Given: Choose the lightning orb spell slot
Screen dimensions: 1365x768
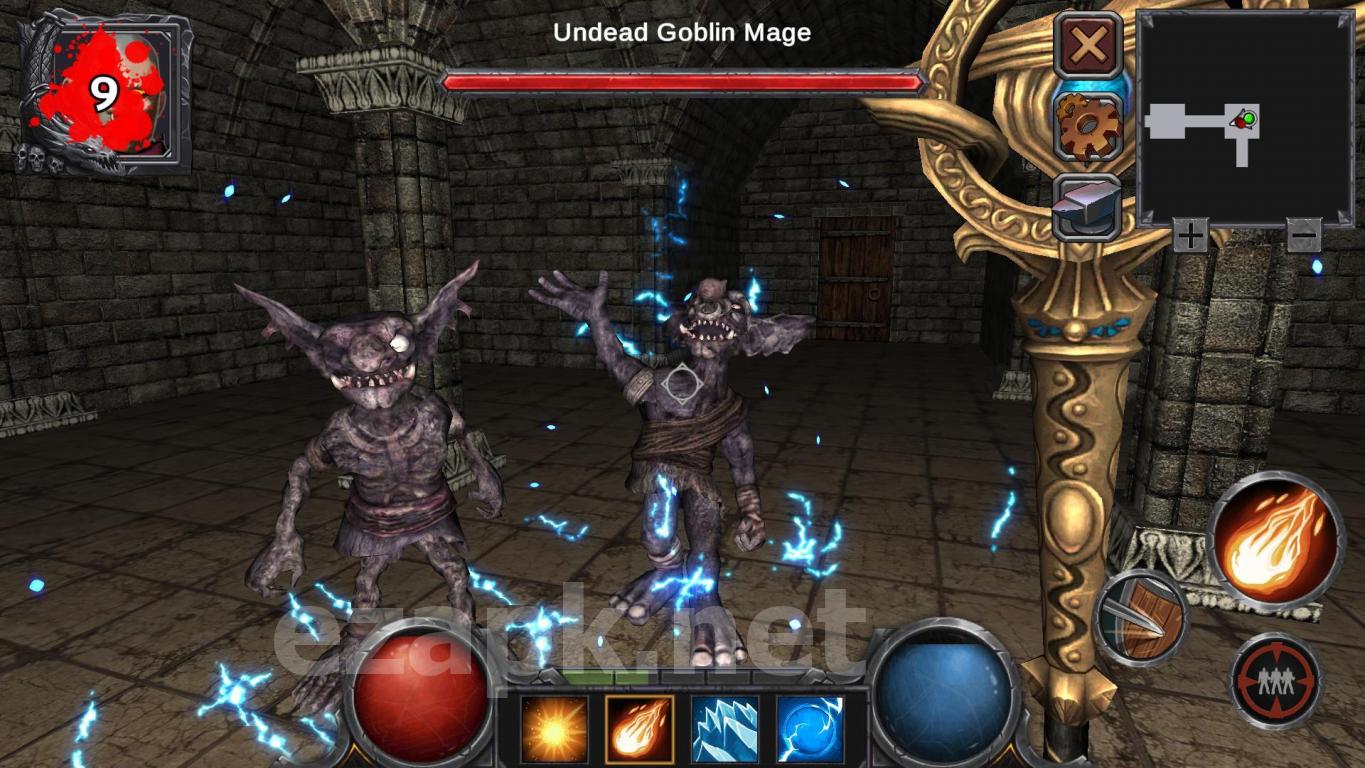Looking at the screenshot, I should coord(810,729).
